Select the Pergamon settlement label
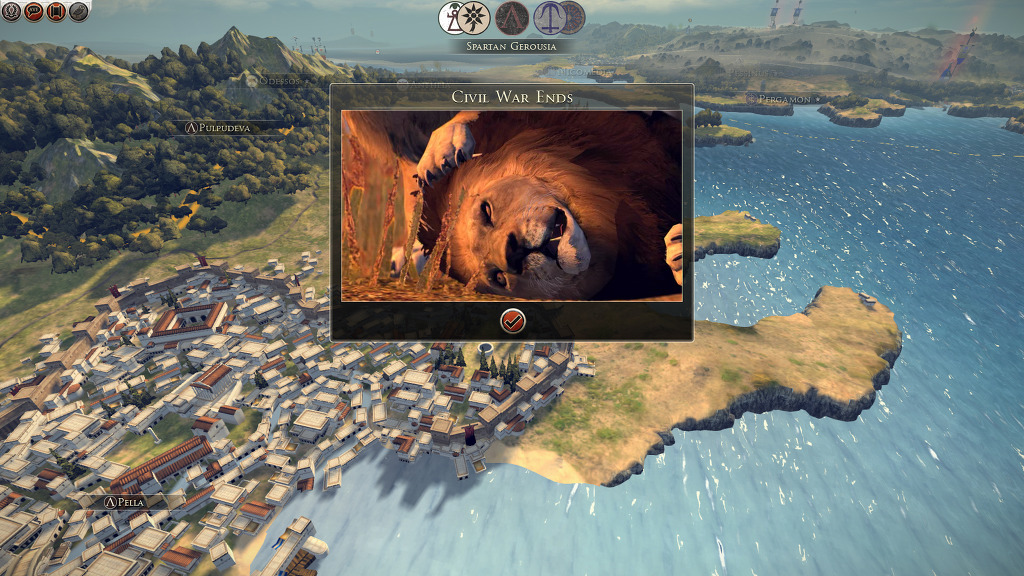Viewport: 1024px width, 576px height. point(785,99)
